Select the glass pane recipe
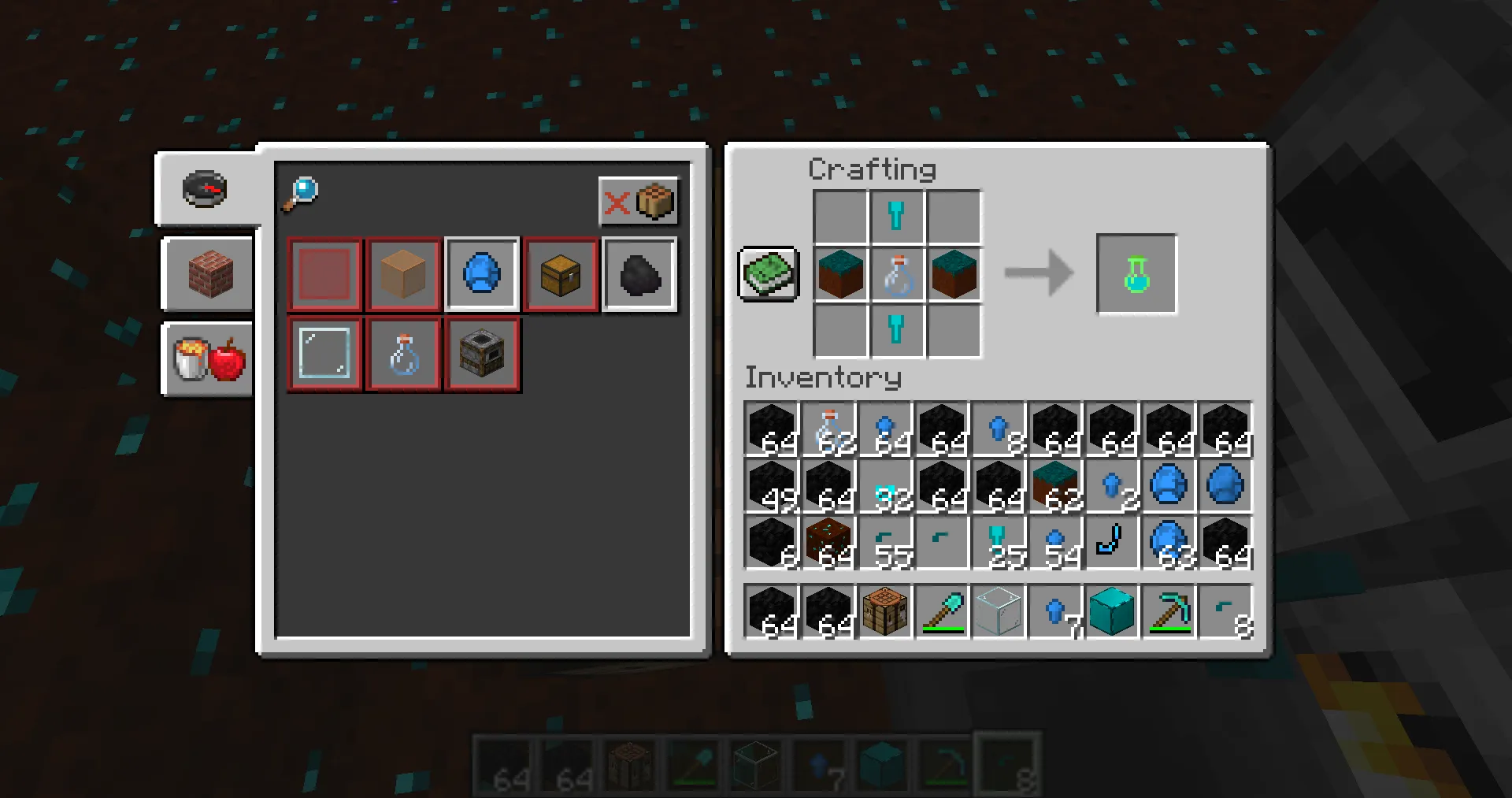This screenshot has height=798, width=1512. [x=324, y=353]
